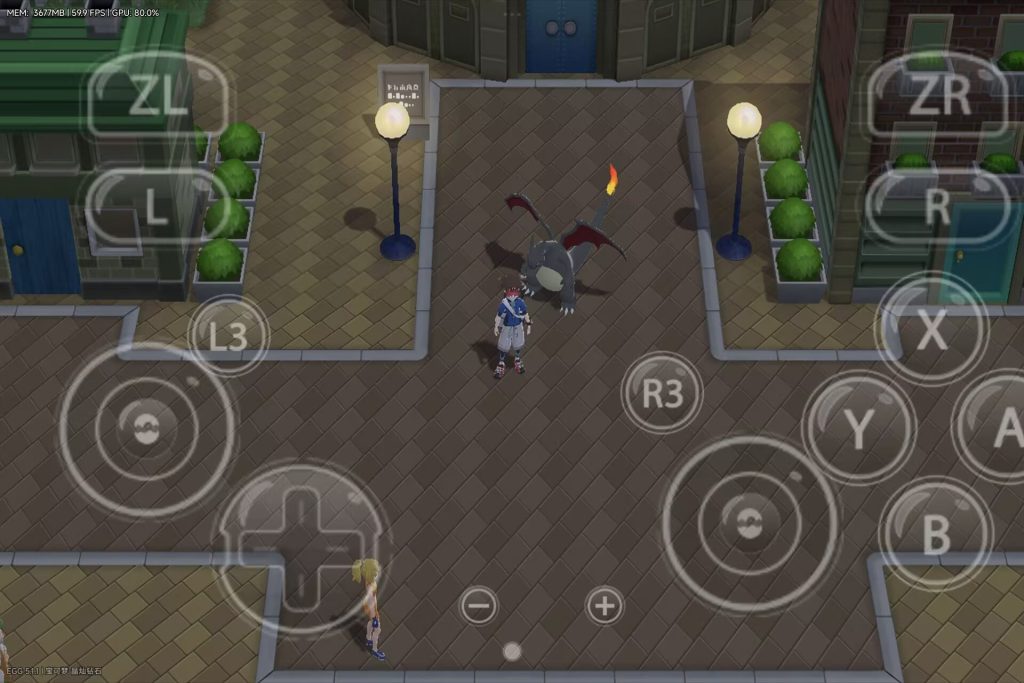
Task: Tap the ZR trigger touch button
Action: [x=938, y=97]
